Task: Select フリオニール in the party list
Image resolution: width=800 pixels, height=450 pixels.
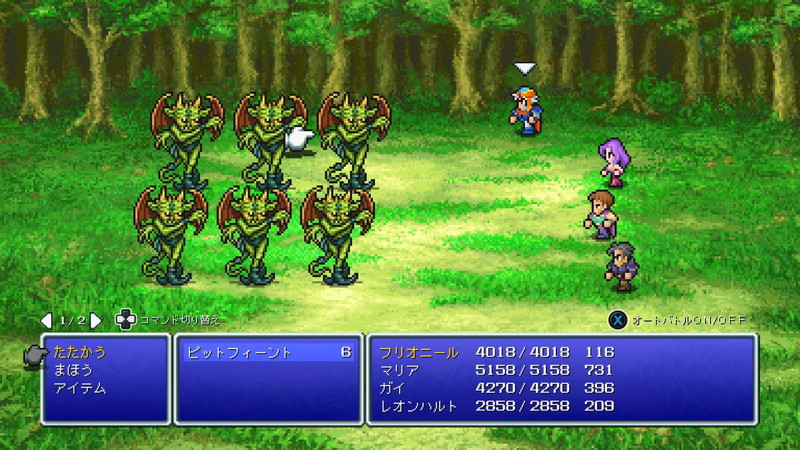Action: (418, 352)
